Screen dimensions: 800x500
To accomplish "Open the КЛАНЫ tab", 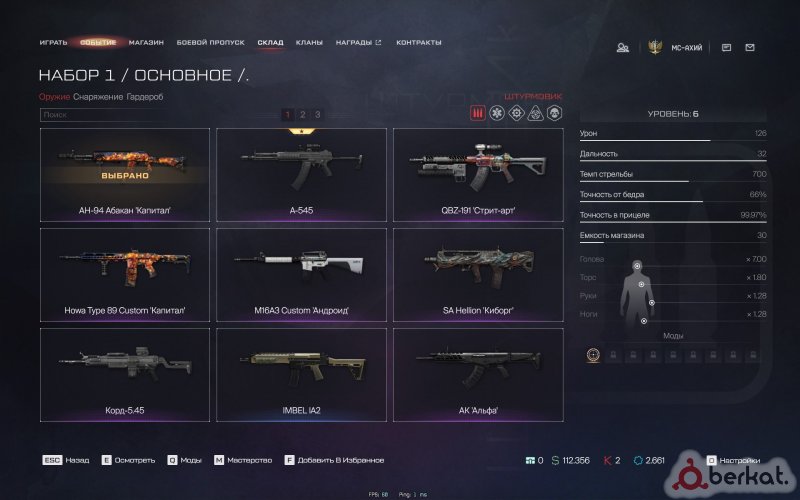I will pos(309,43).
